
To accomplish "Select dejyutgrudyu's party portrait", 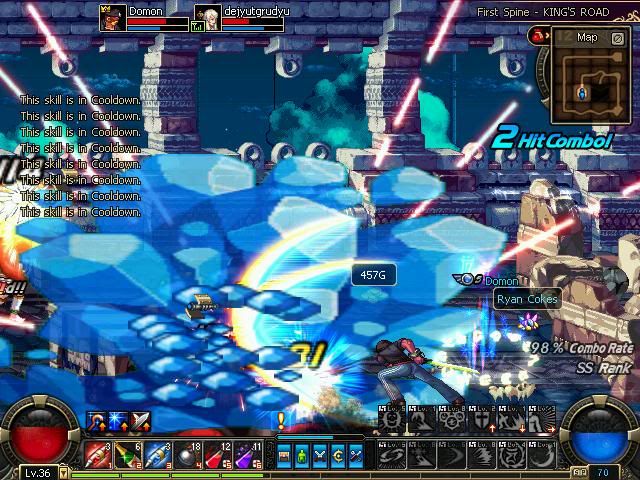I will tap(208, 18).
